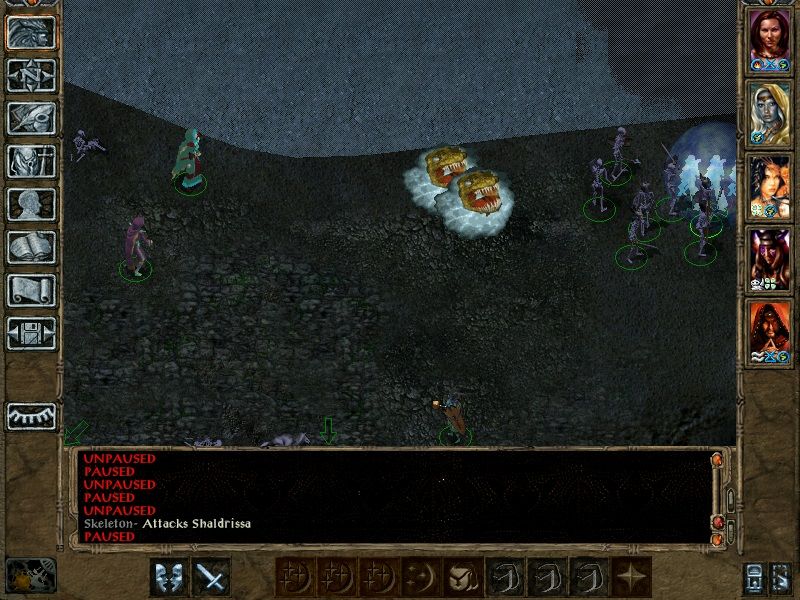Select the horned purple character portrait

coord(770,256)
